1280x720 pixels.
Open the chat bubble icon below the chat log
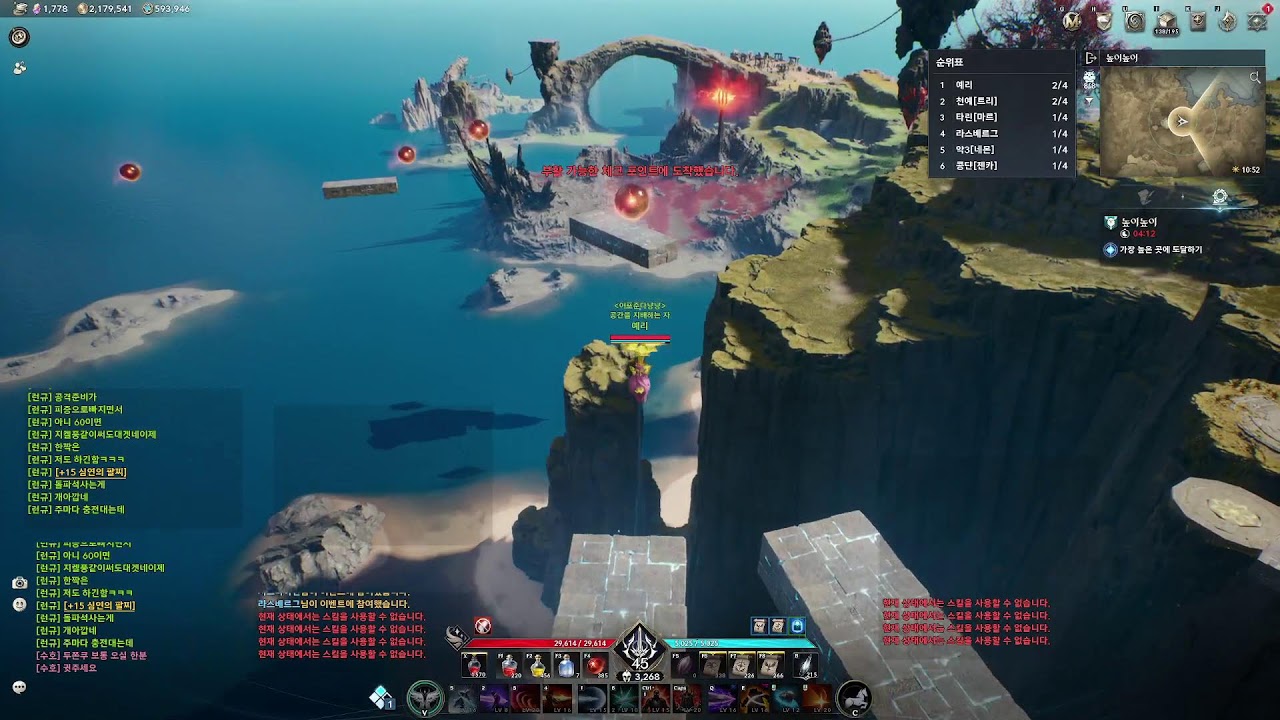tap(19, 687)
